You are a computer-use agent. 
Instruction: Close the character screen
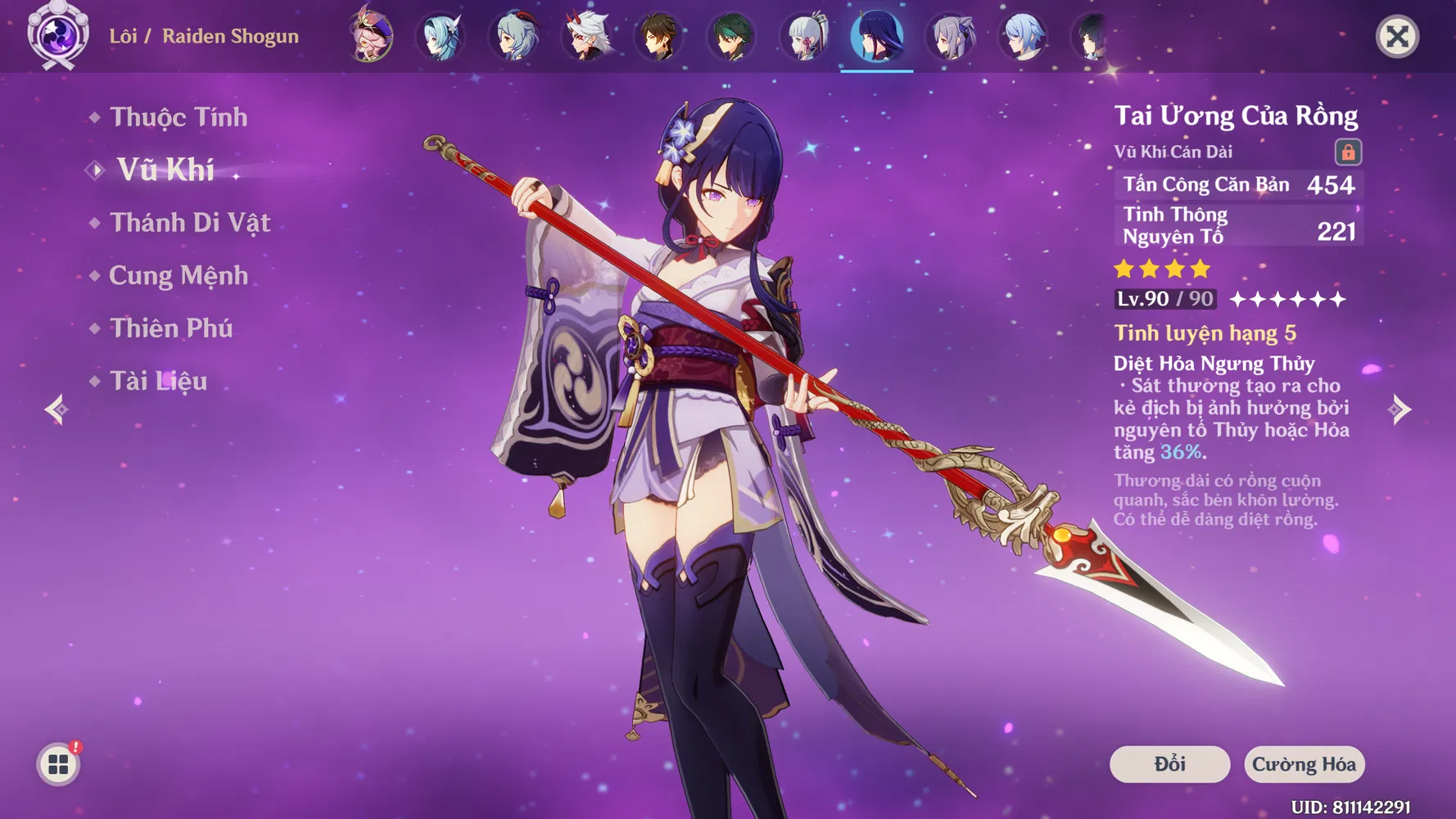click(x=1397, y=37)
